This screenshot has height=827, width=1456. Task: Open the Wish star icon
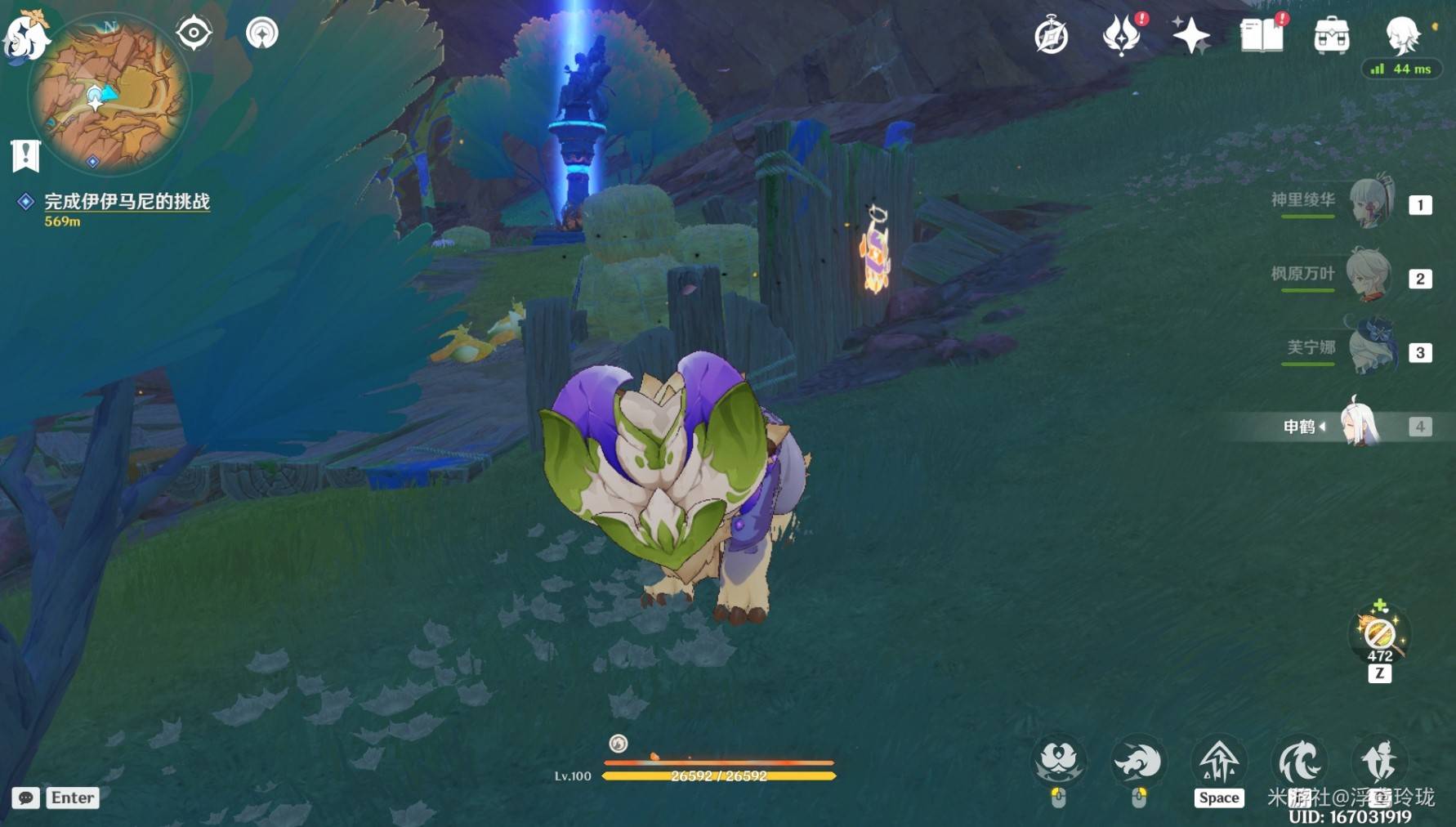tap(1190, 36)
